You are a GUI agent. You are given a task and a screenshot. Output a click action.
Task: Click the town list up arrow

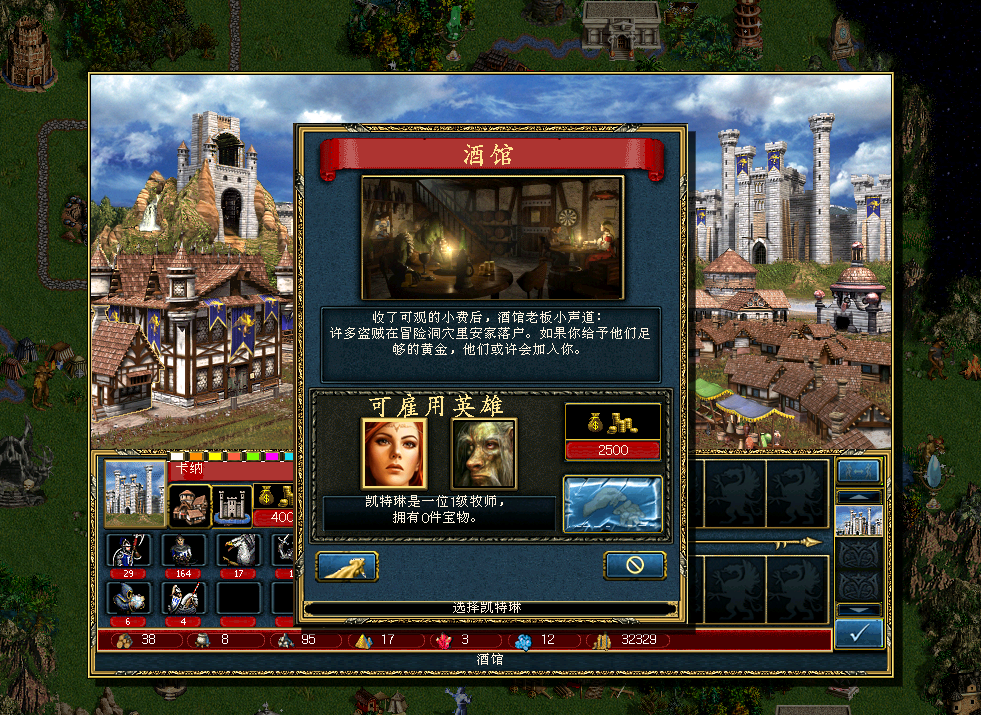tap(858, 496)
